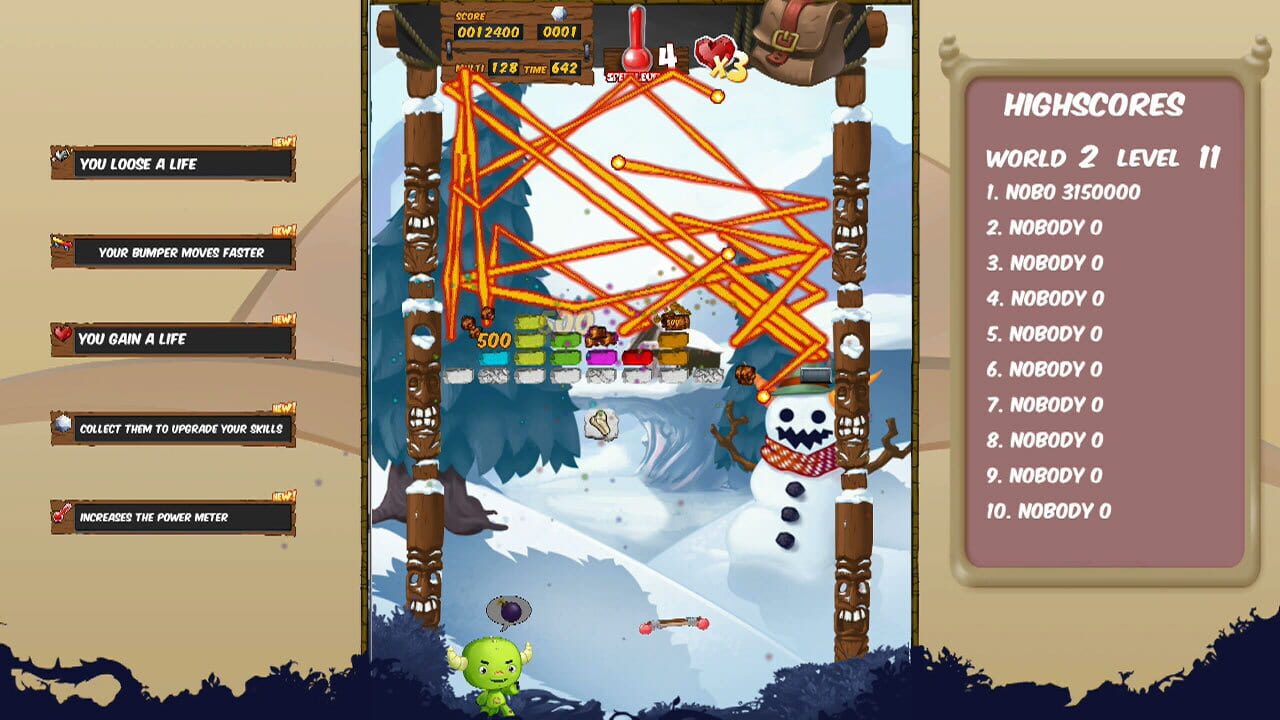Toggle the 'NEW!' tag on the life-loss tip
Screen dimensions: 1280x720
(x=283, y=143)
